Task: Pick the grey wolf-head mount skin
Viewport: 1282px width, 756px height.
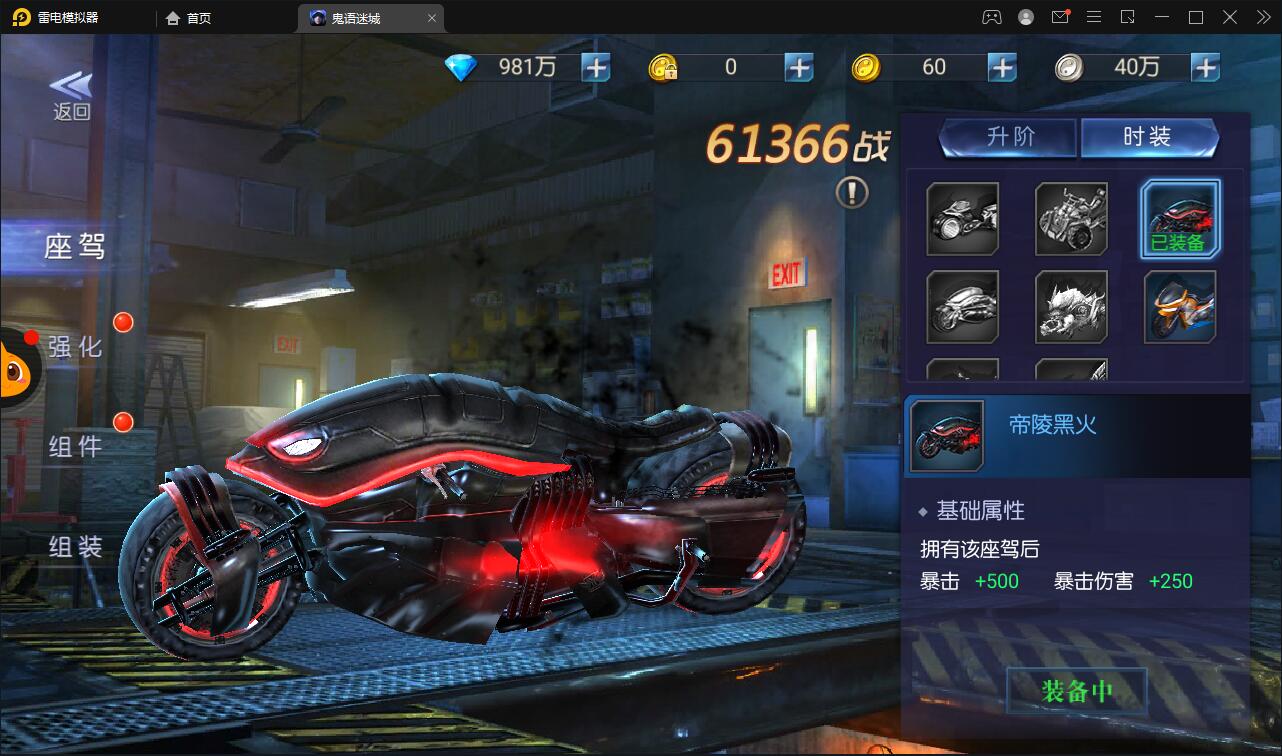Action: pyautogui.click(x=1071, y=306)
